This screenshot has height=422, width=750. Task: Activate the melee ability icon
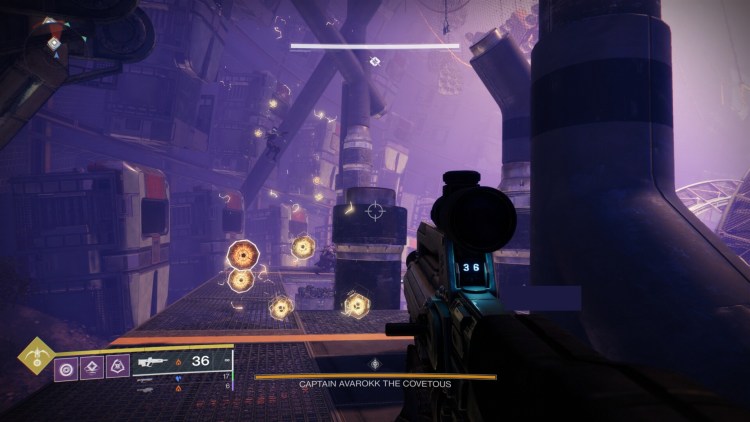click(x=92, y=369)
